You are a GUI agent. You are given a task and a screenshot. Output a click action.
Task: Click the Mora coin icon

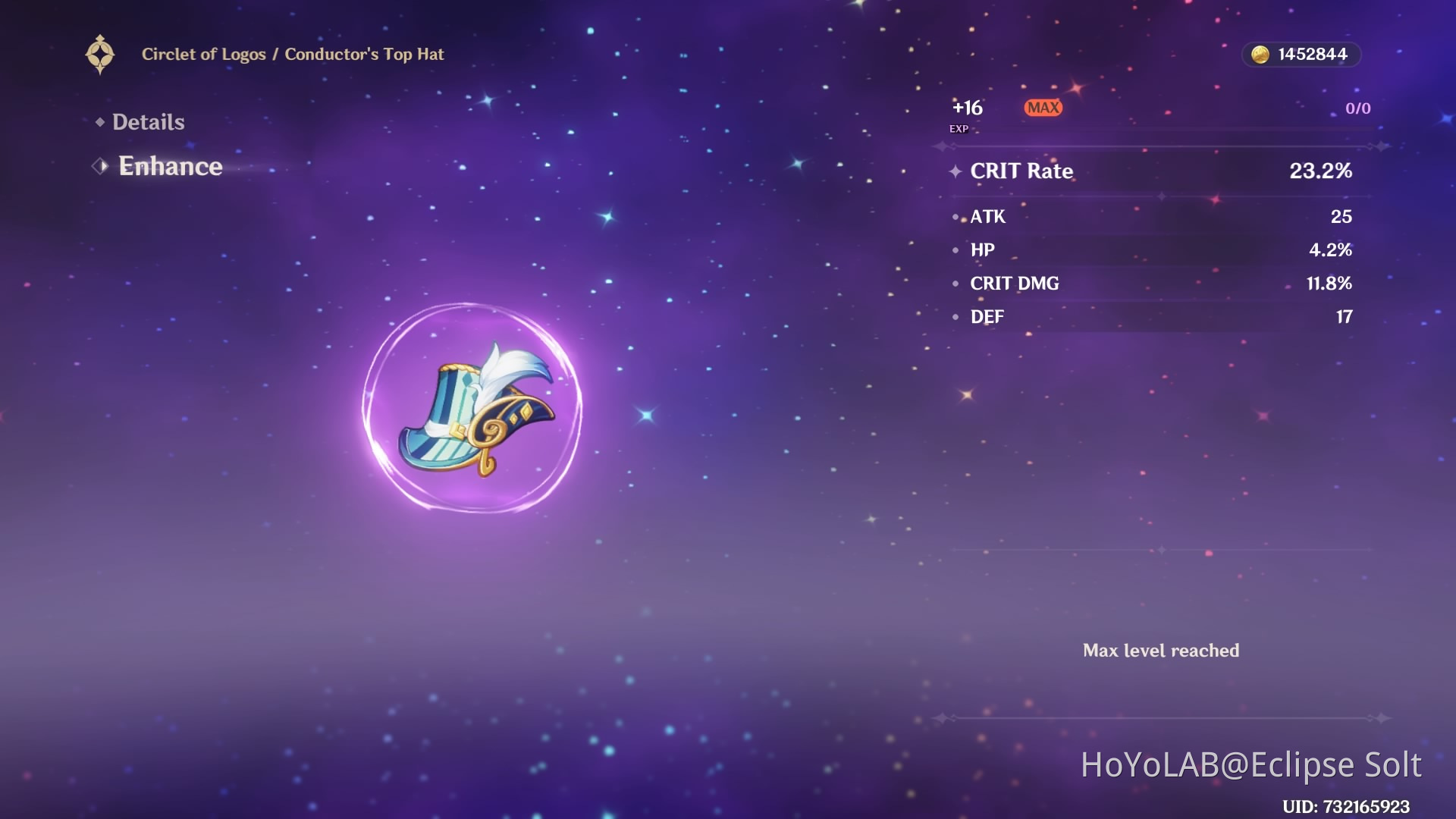pos(1260,54)
